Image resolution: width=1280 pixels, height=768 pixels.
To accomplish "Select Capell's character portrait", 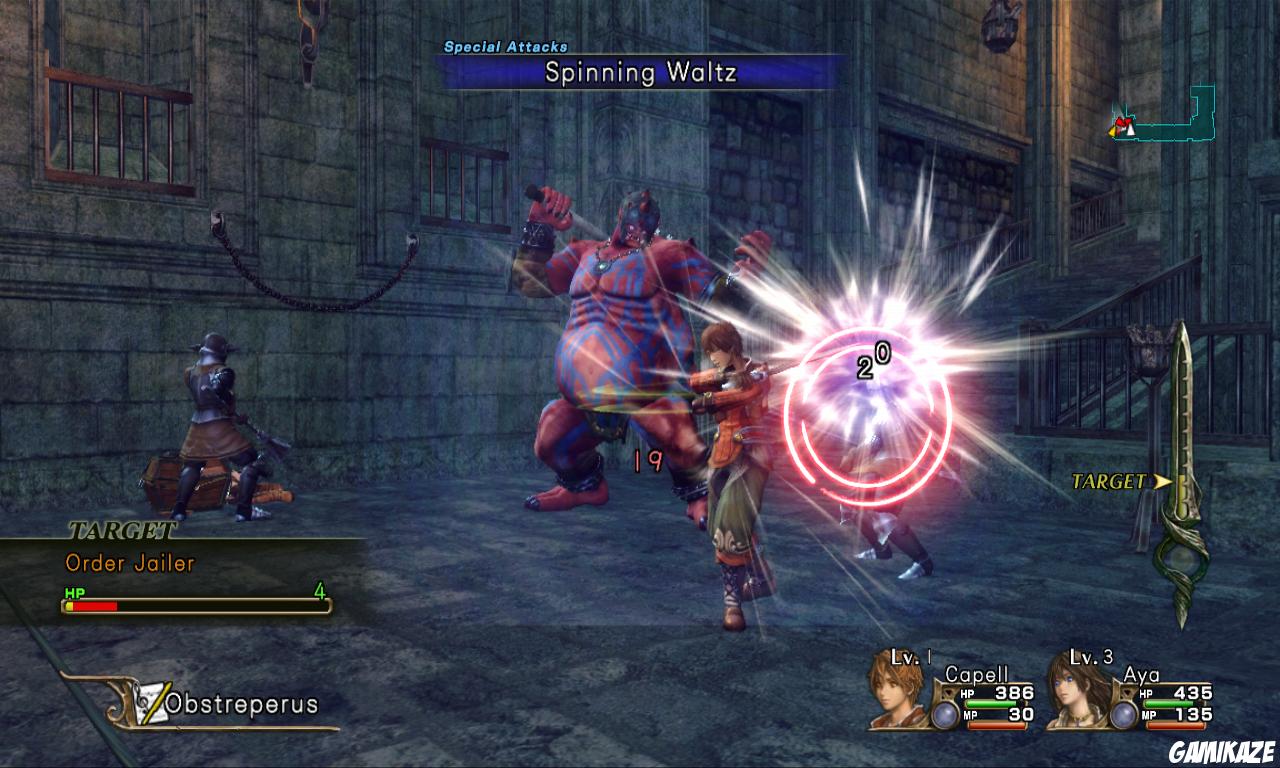I will point(898,689).
